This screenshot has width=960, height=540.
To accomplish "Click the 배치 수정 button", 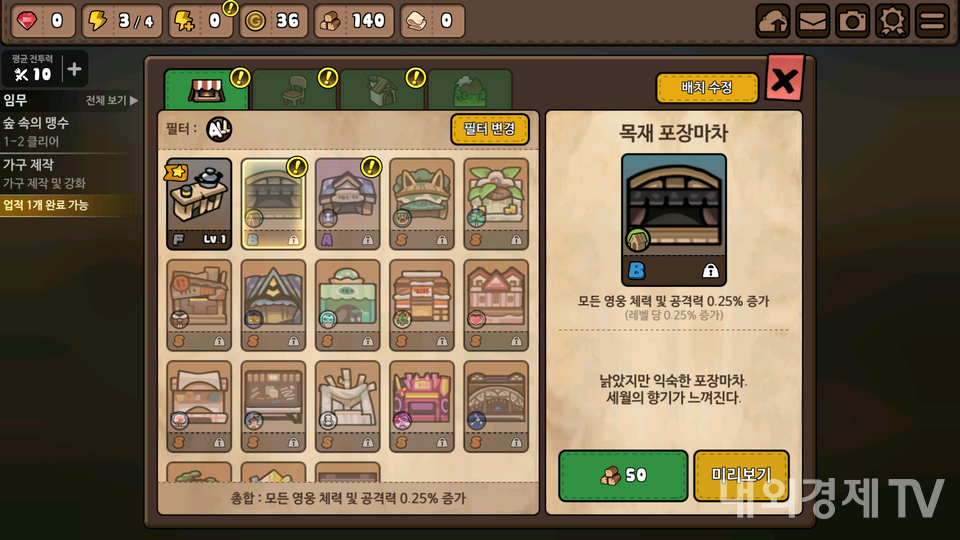I will click(707, 88).
